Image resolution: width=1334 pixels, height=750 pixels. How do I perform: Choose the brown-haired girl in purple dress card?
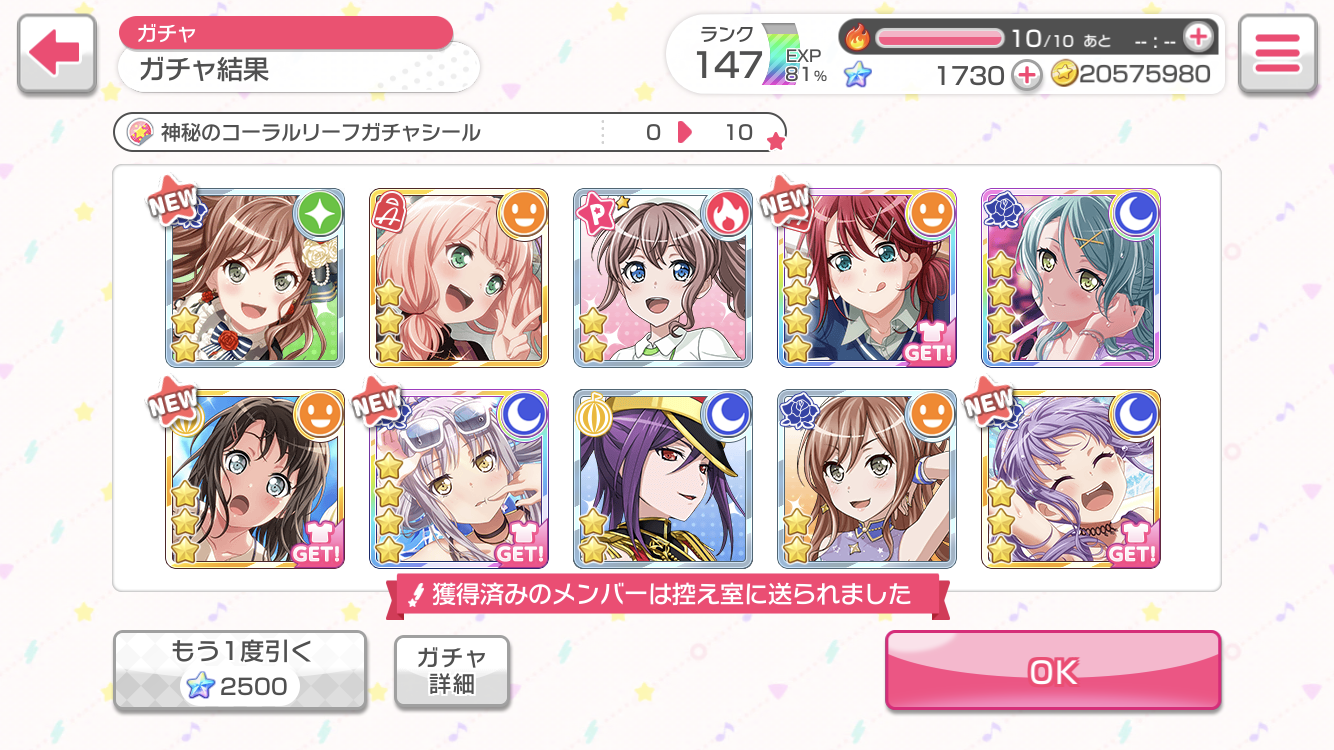[867, 479]
